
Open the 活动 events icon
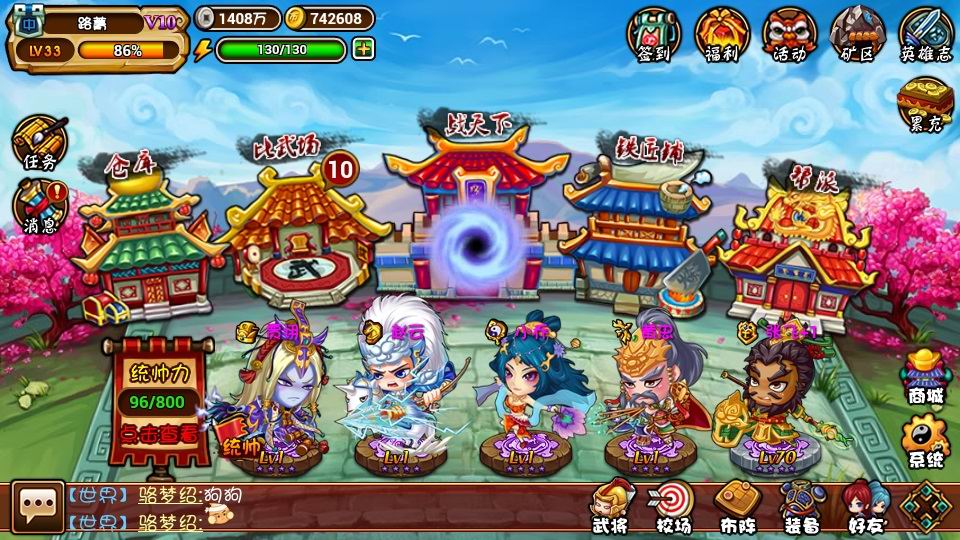pyautogui.click(x=789, y=34)
